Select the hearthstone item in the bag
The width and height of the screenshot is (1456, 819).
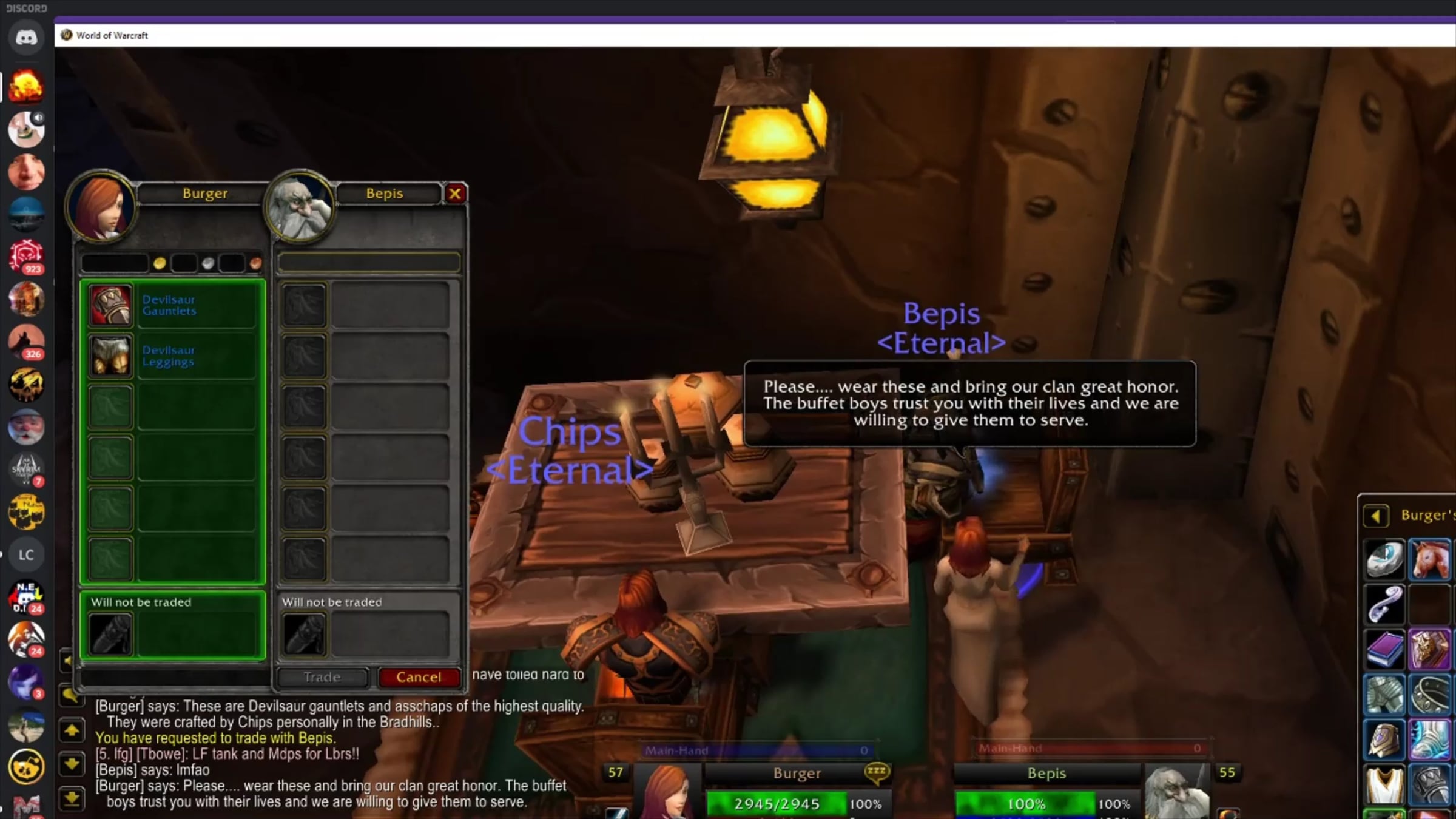pyautogui.click(x=1385, y=559)
